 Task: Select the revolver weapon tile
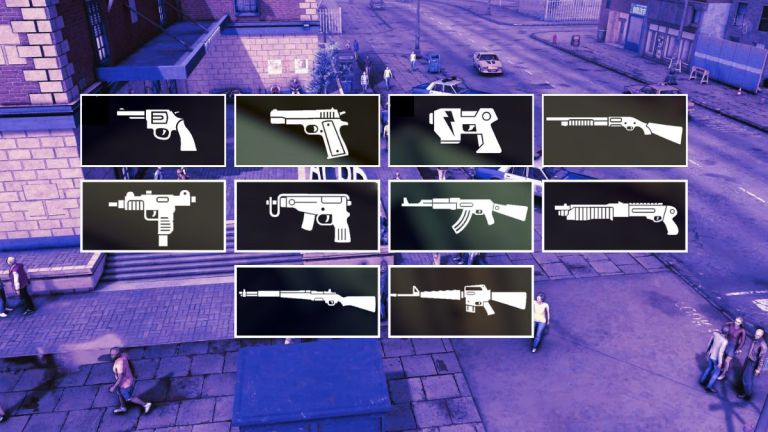[153, 130]
